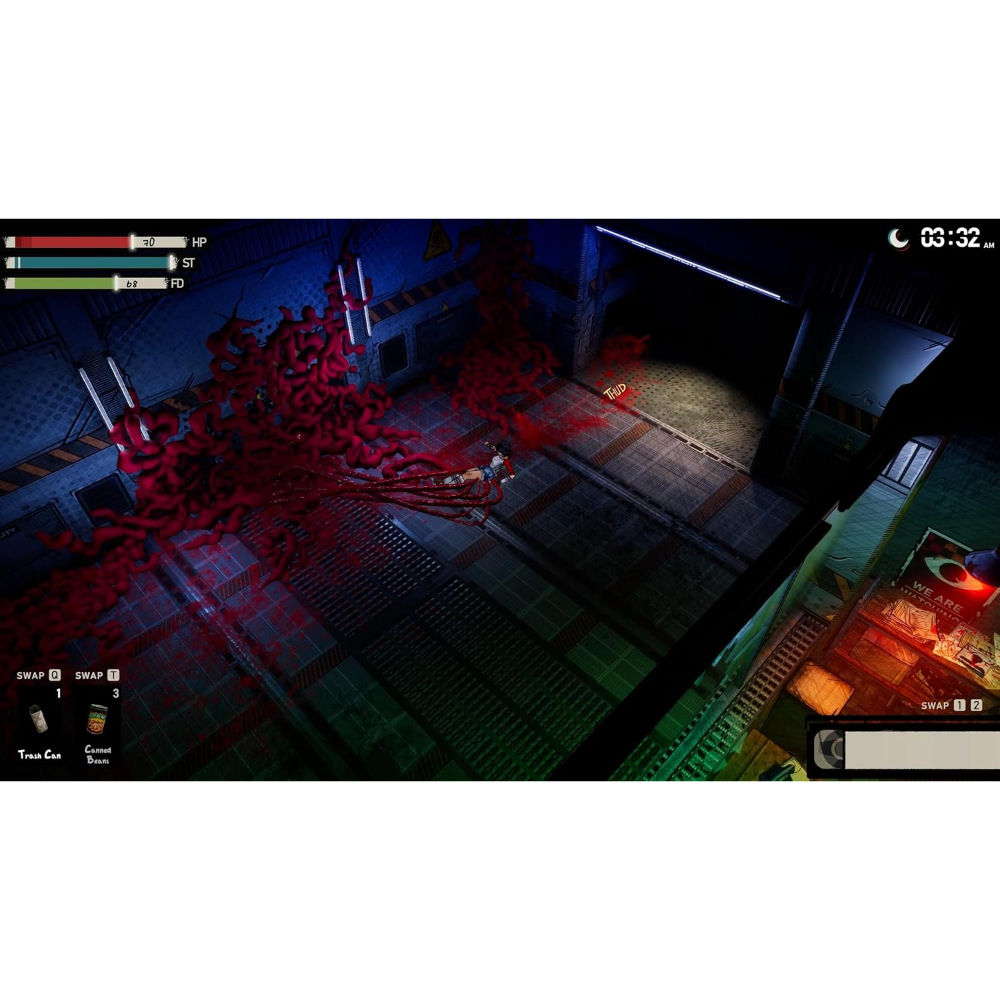1000x1000 pixels.
Task: Select the Trash Can item slot
Action: tap(39, 721)
